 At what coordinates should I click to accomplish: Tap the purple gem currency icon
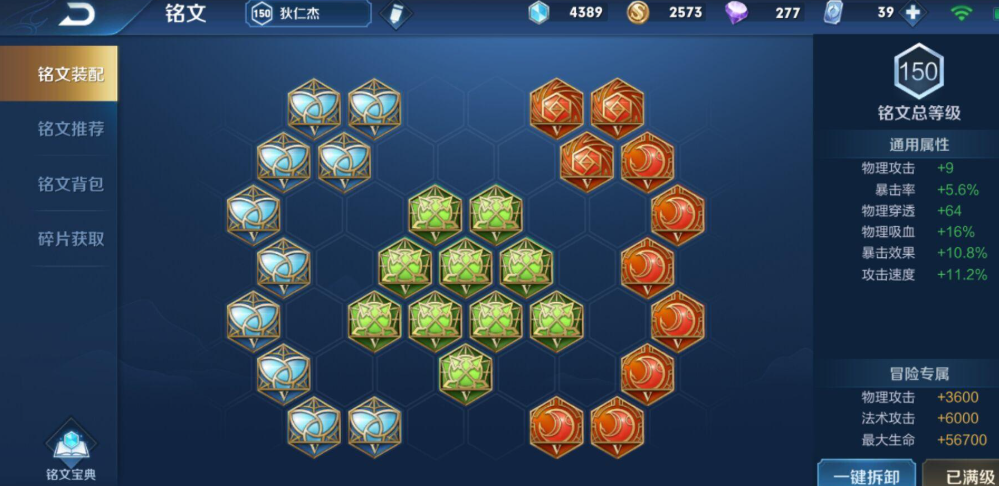tap(737, 13)
